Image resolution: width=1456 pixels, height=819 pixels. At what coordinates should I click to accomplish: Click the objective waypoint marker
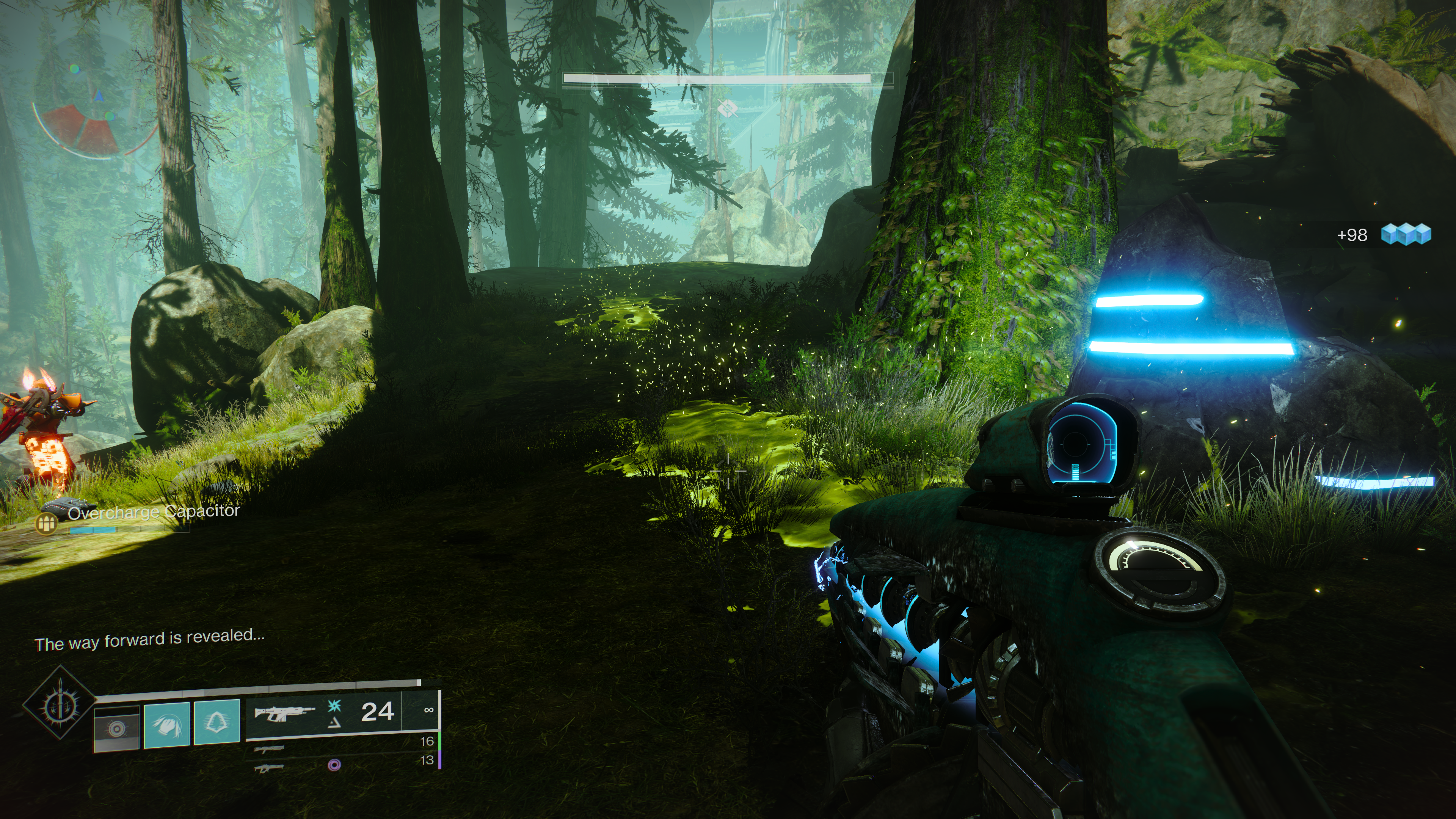click(x=728, y=107)
